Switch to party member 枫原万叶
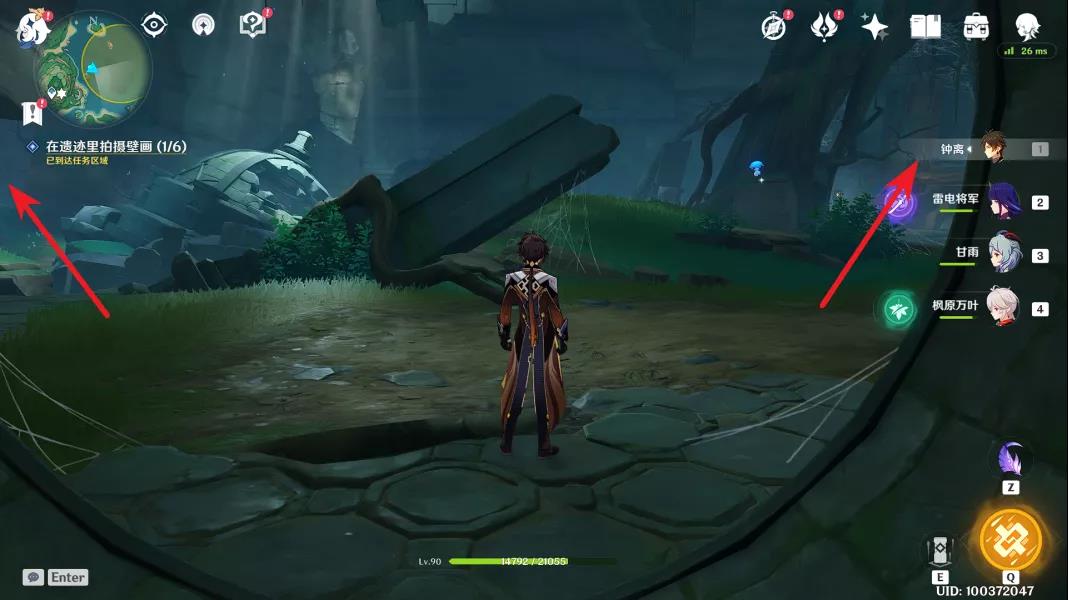 pos(1003,308)
